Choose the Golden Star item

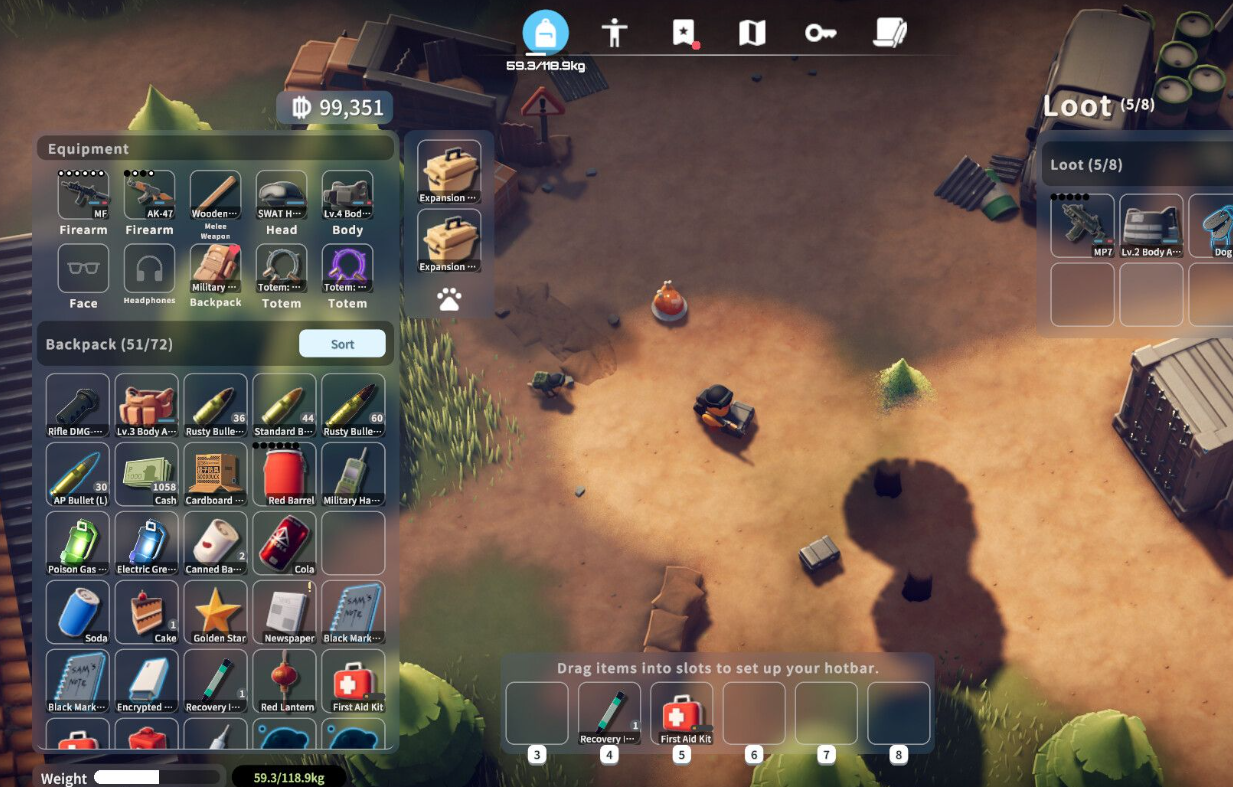click(x=217, y=612)
